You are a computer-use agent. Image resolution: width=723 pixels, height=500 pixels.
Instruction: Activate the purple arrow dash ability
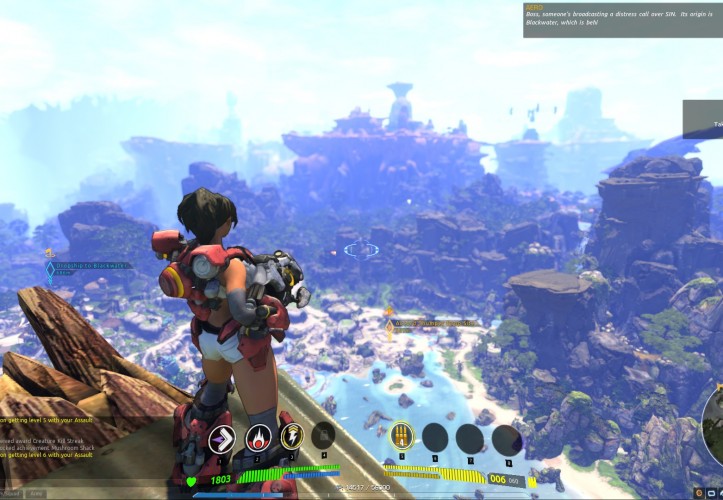tap(222, 438)
